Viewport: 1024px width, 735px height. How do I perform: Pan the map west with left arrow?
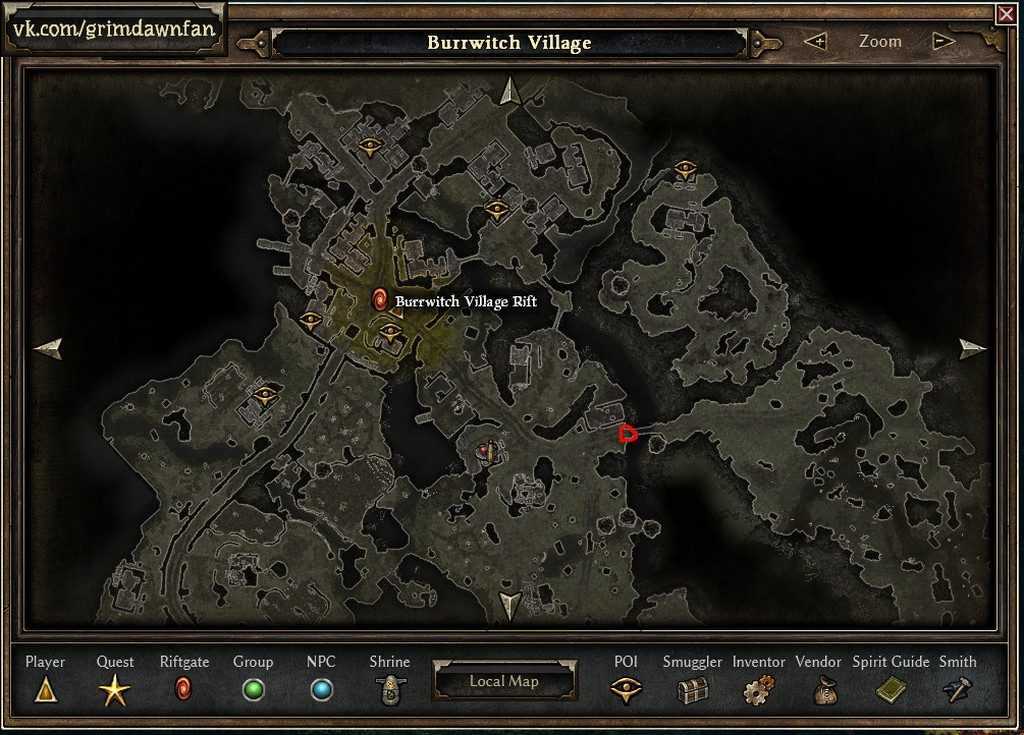[48, 348]
